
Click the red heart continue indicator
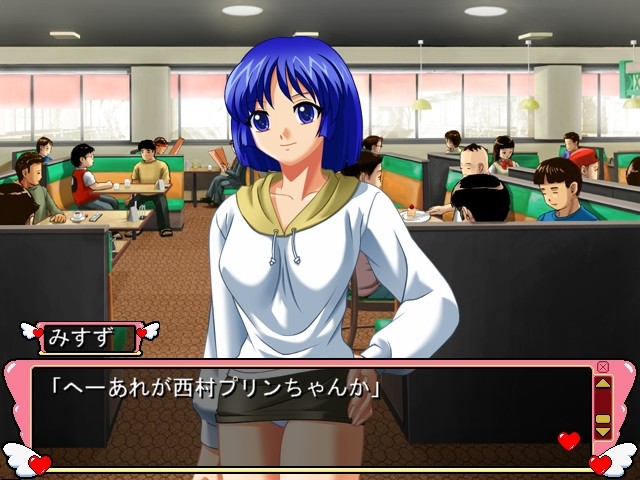[x=568, y=440]
